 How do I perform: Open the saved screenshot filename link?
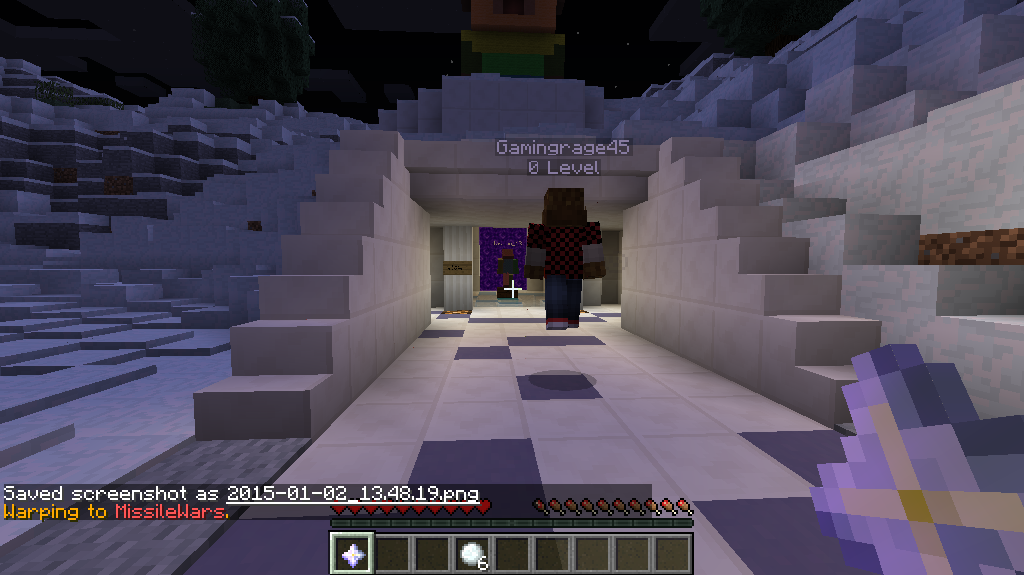(x=352, y=494)
